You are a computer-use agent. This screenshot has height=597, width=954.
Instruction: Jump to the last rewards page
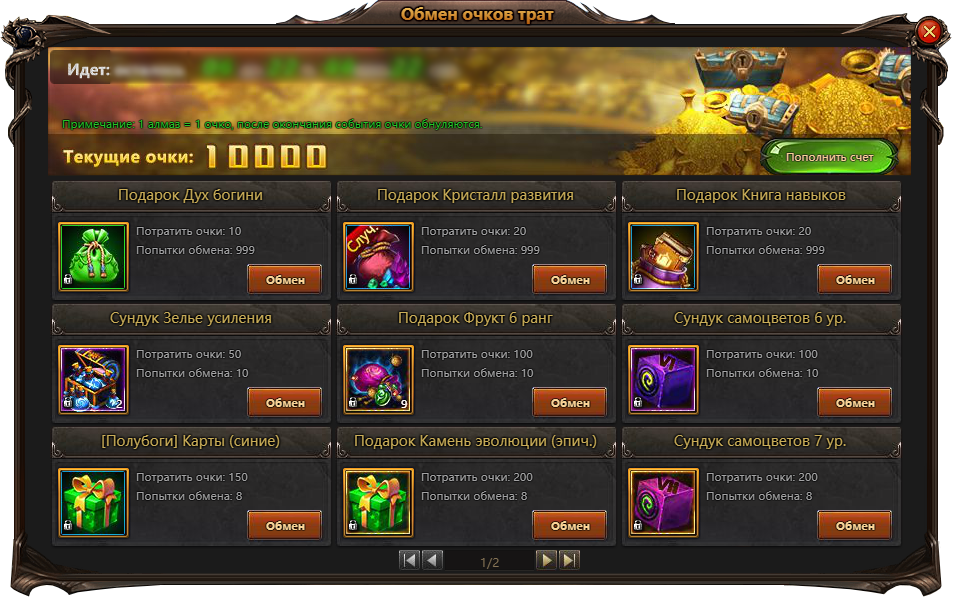[x=568, y=560]
